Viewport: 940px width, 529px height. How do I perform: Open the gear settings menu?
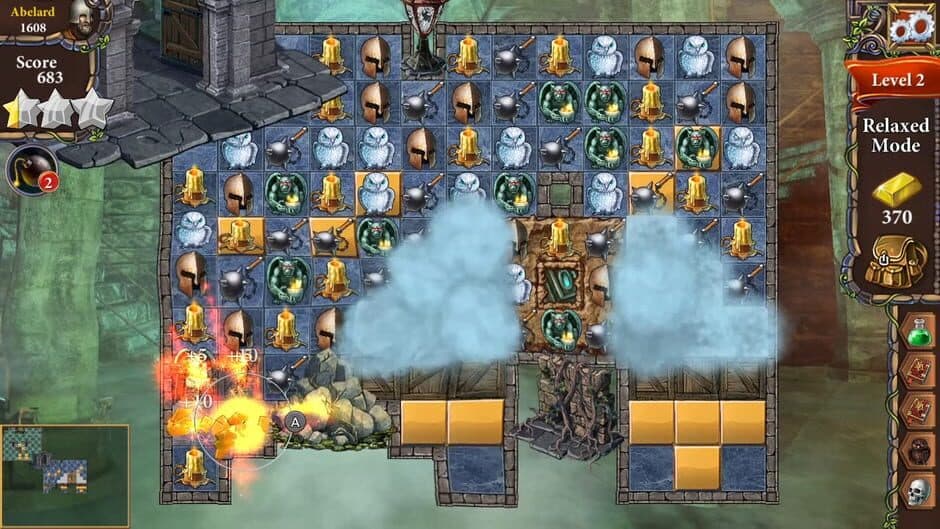[x=910, y=28]
